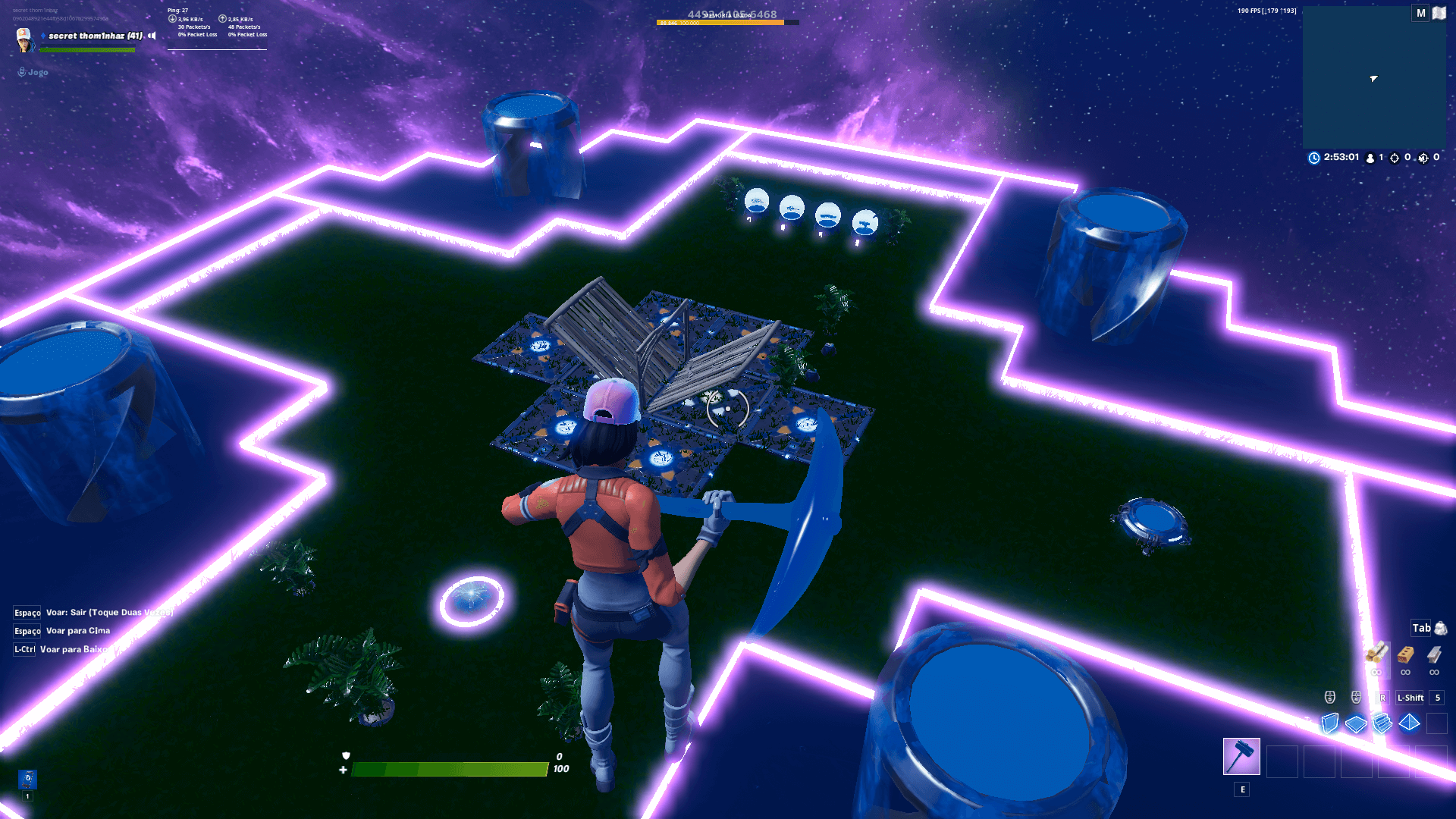Click the map icon beside the minimap
Viewport: 1456px width, 819px height.
click(x=1439, y=13)
